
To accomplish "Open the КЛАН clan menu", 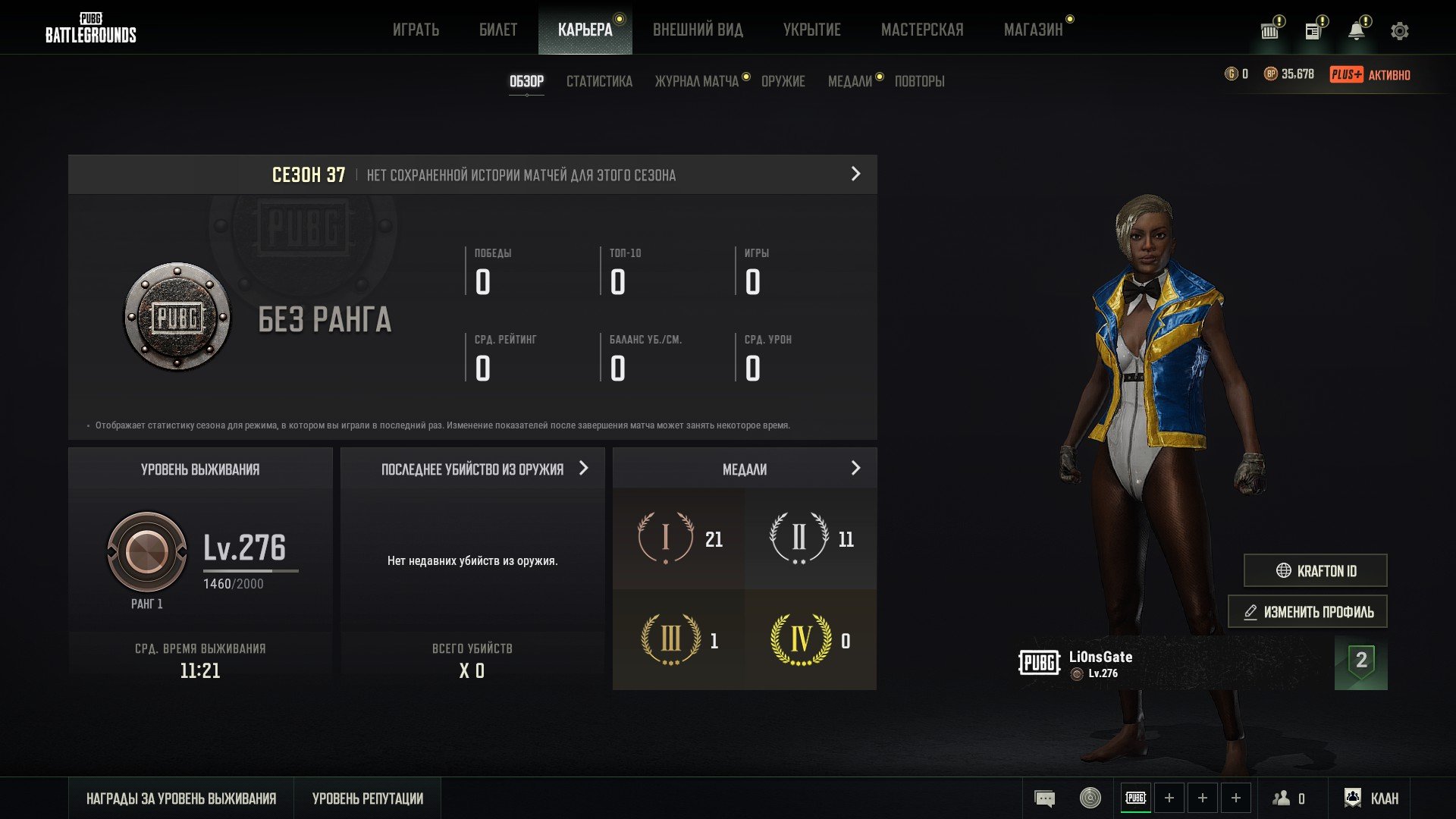I will pyautogui.click(x=1372, y=799).
